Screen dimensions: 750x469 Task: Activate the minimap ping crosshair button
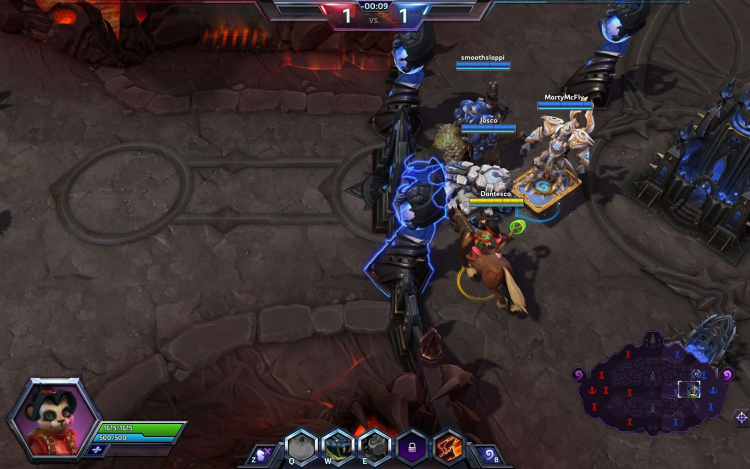pos(740,417)
